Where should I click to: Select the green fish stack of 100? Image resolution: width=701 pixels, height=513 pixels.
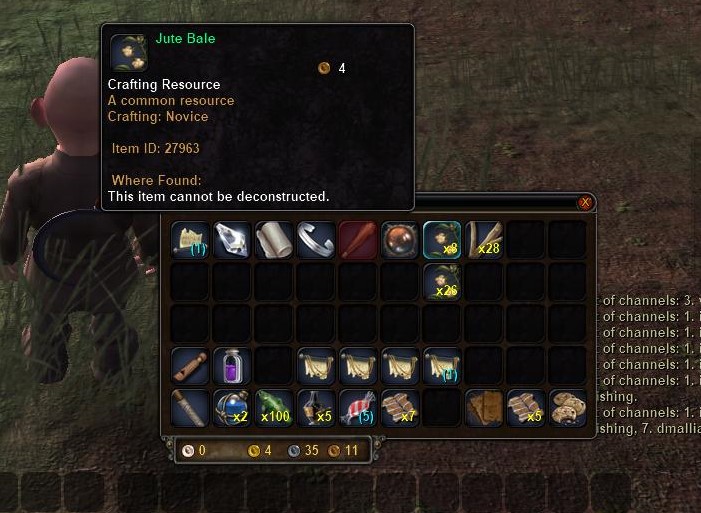pos(273,407)
